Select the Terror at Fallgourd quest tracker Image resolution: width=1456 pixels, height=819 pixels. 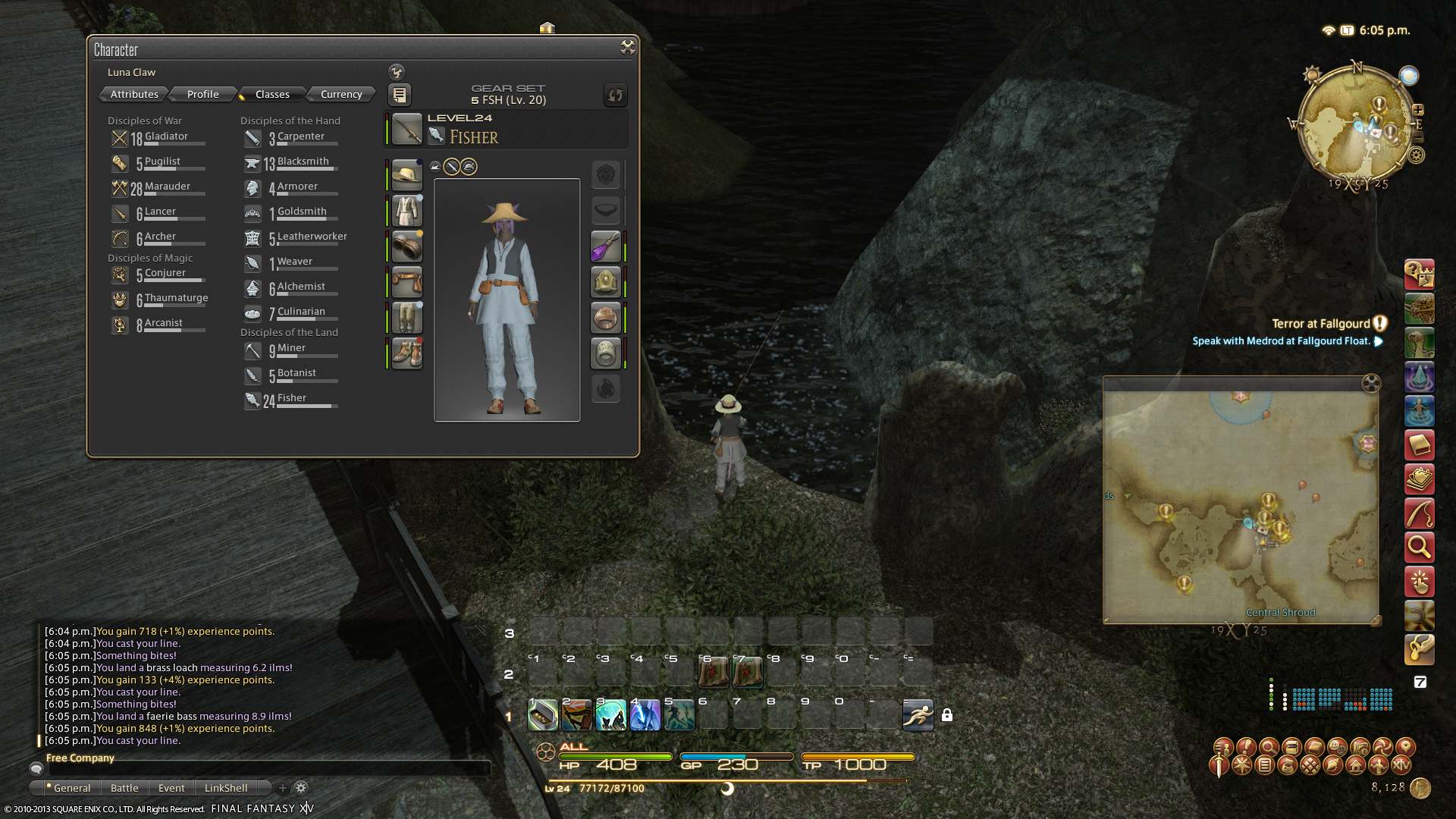pos(1320,324)
